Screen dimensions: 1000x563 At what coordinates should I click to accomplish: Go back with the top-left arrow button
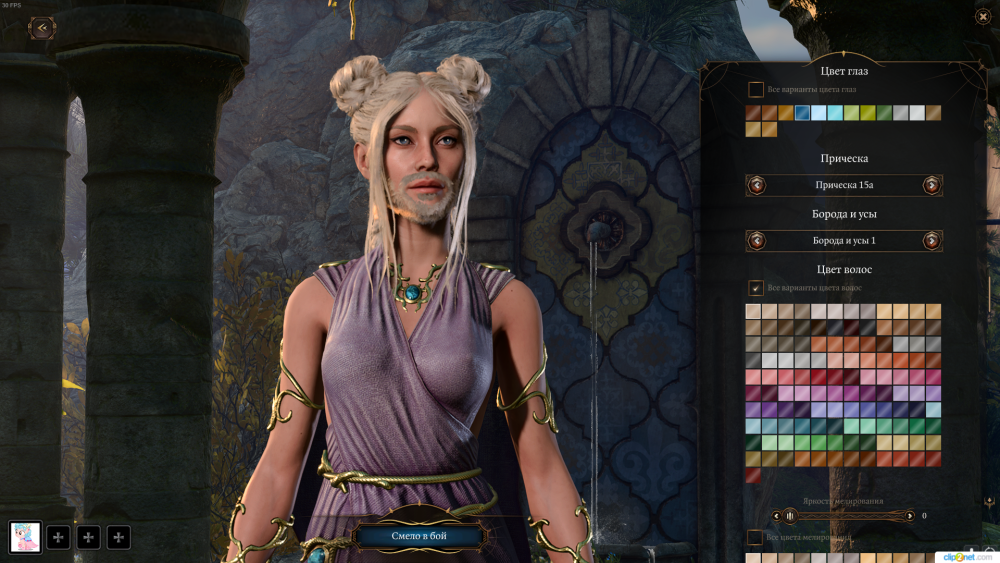pyautogui.click(x=41, y=28)
